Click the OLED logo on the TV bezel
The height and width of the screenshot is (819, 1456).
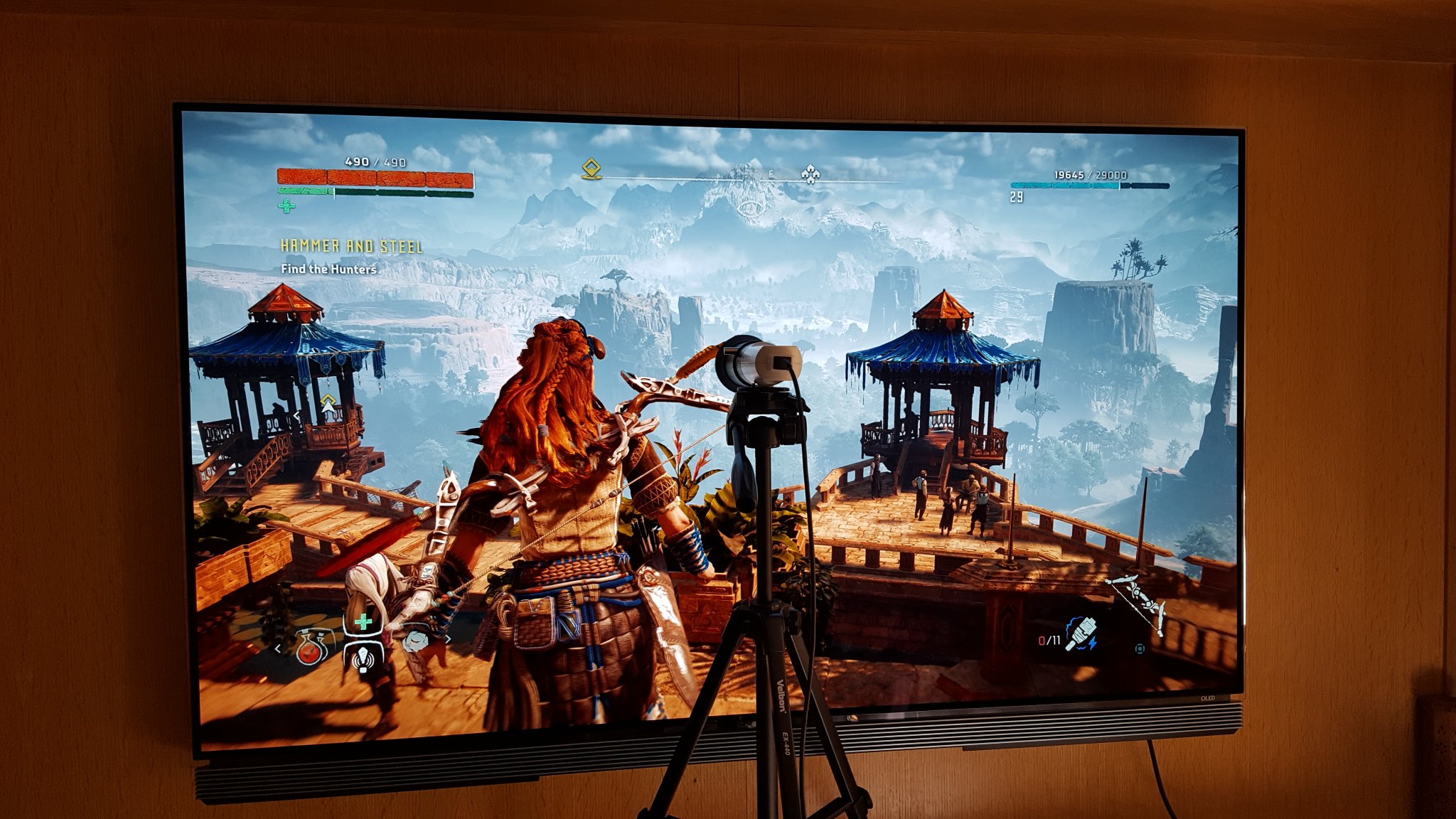(x=1208, y=698)
